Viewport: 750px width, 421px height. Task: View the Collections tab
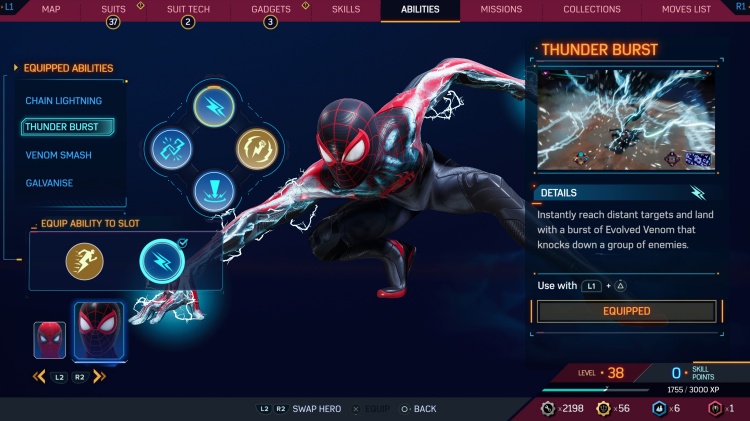tap(592, 10)
